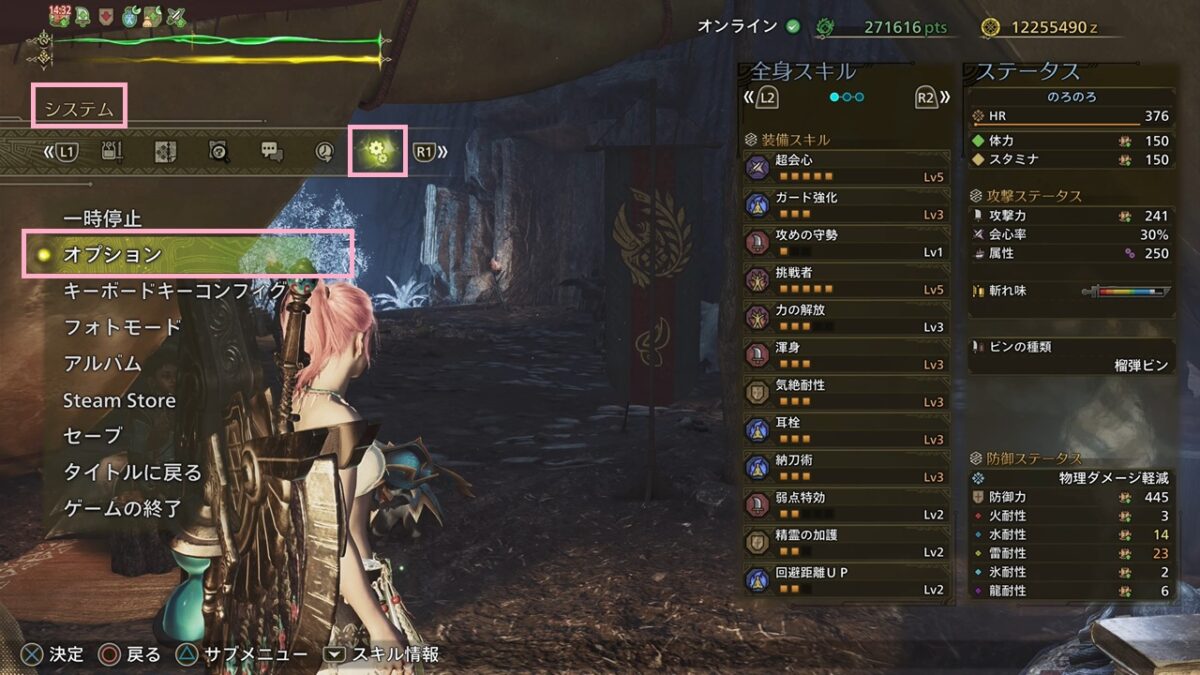This screenshot has width=1200, height=675.
Task: Select the 超会心 skill row
Action: tap(846, 167)
